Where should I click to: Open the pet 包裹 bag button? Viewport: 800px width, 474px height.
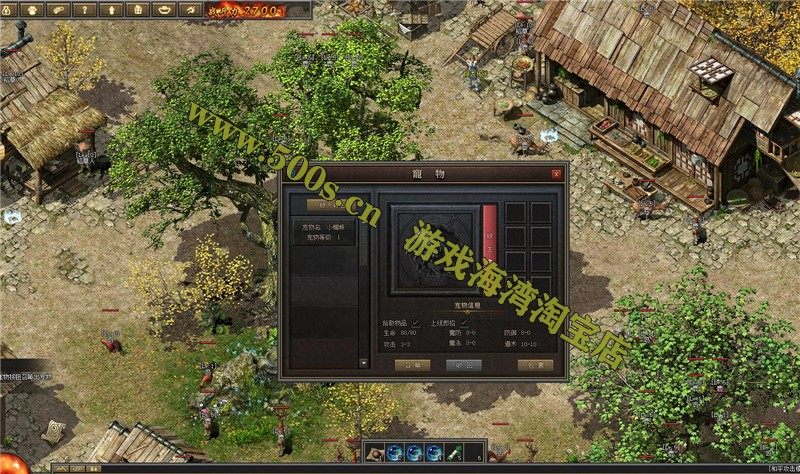click(x=535, y=365)
